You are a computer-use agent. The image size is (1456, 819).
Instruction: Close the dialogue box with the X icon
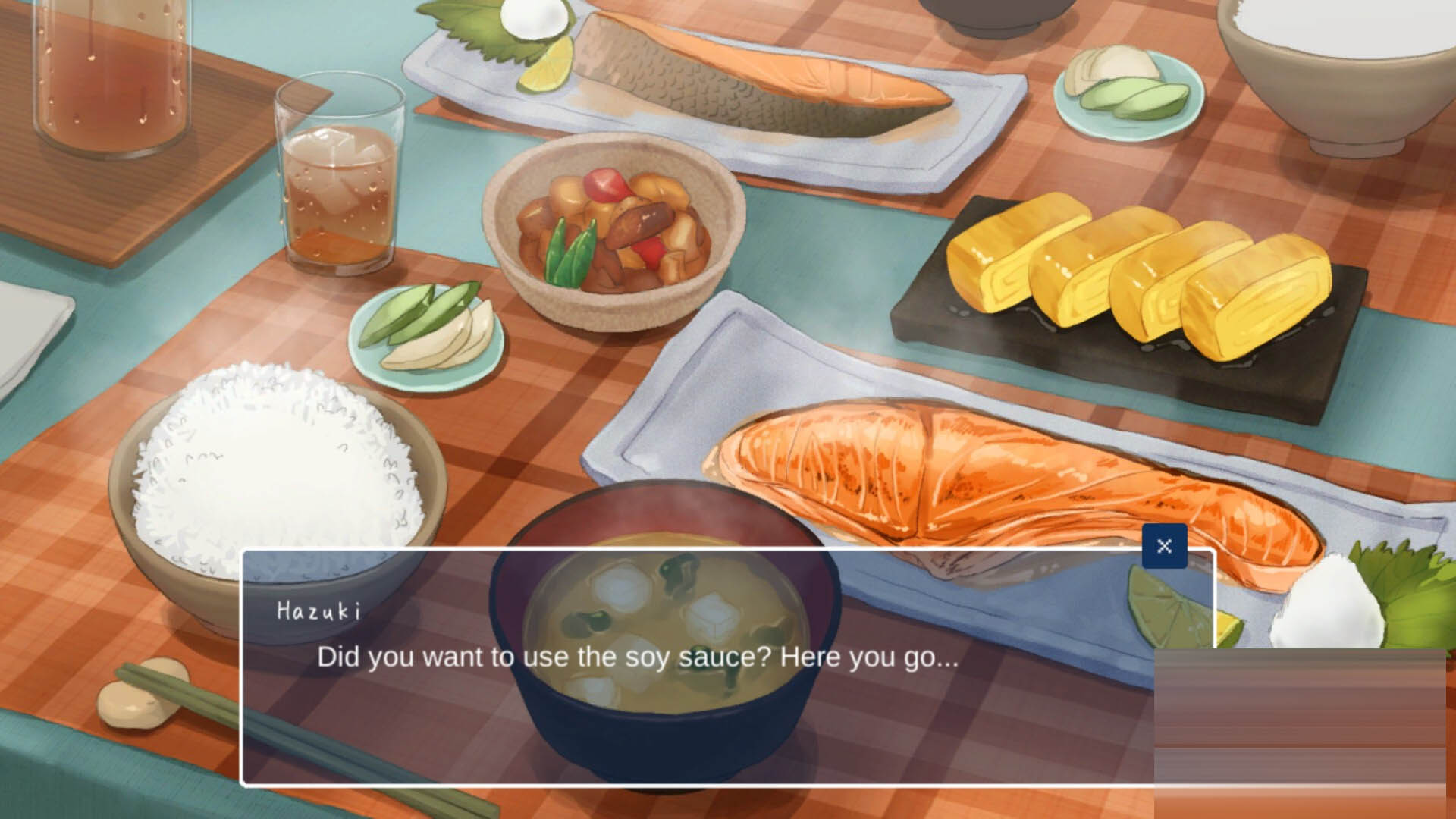[x=1166, y=545]
